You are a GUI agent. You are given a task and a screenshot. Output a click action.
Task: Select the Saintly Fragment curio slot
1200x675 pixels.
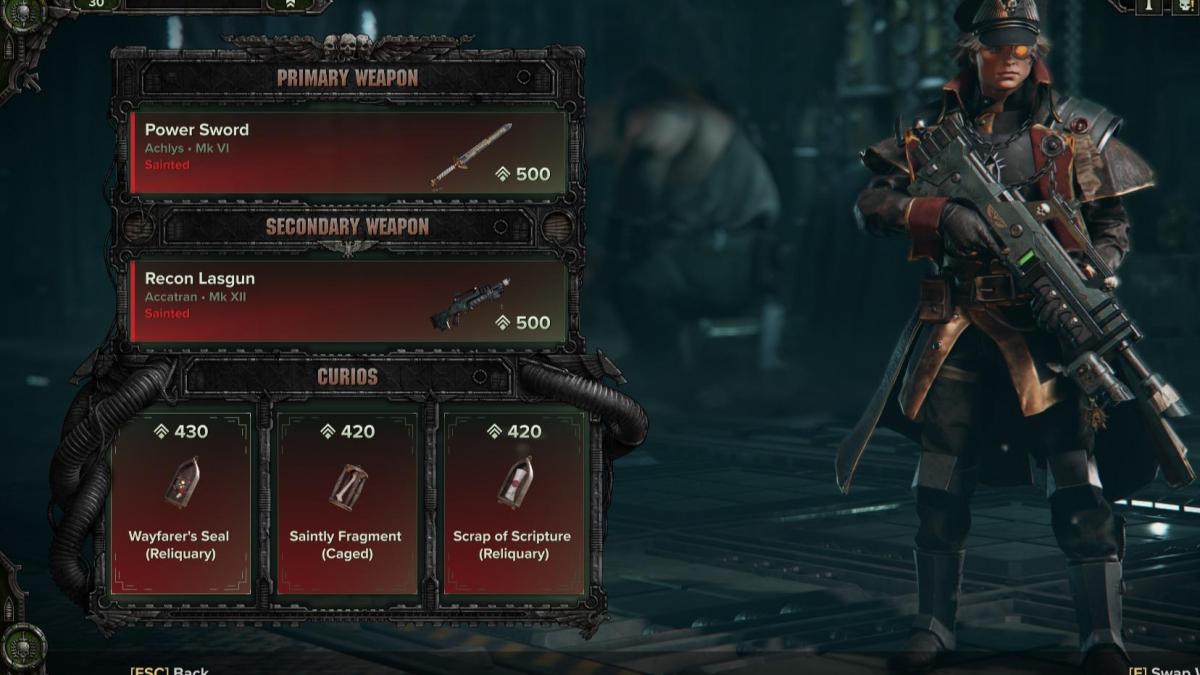point(346,503)
